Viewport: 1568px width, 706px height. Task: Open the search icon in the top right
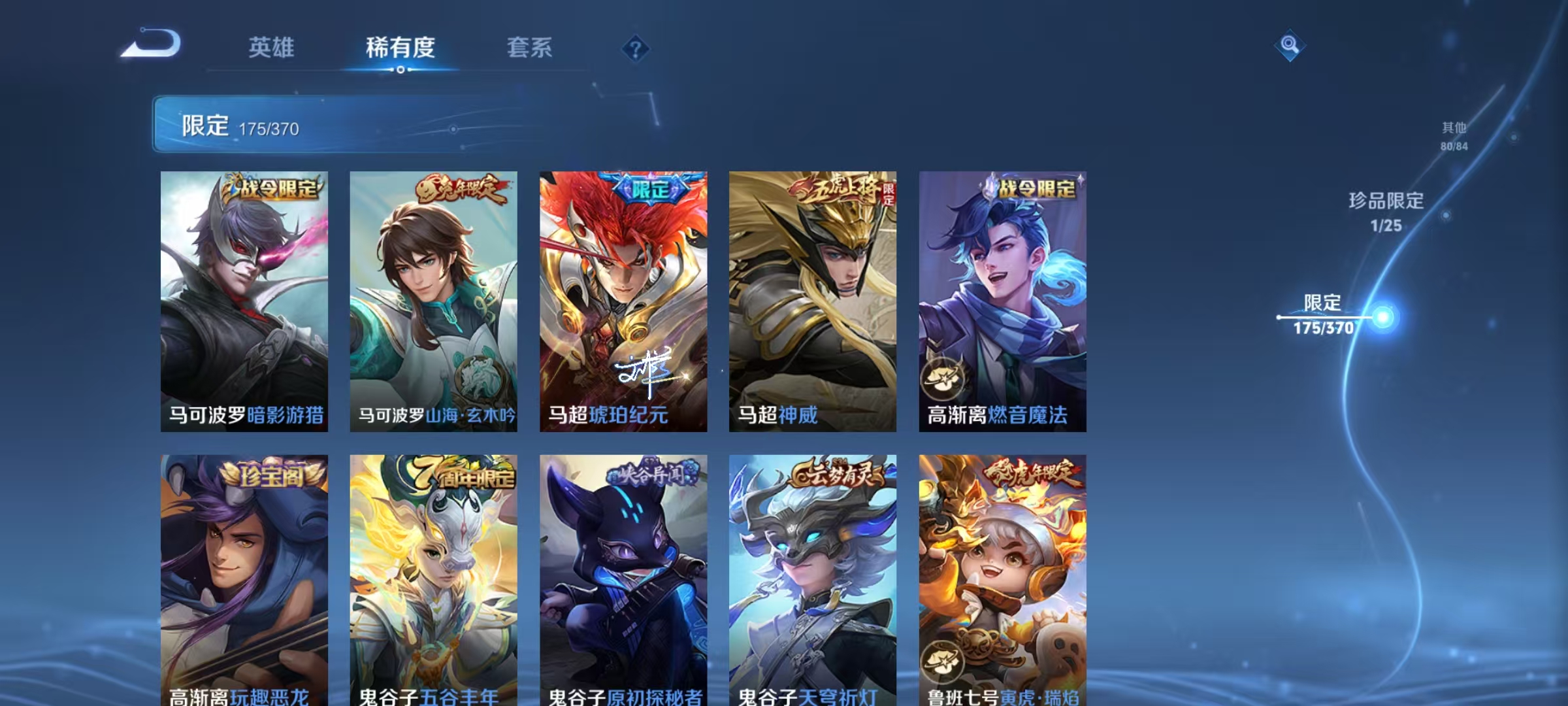point(1288,47)
